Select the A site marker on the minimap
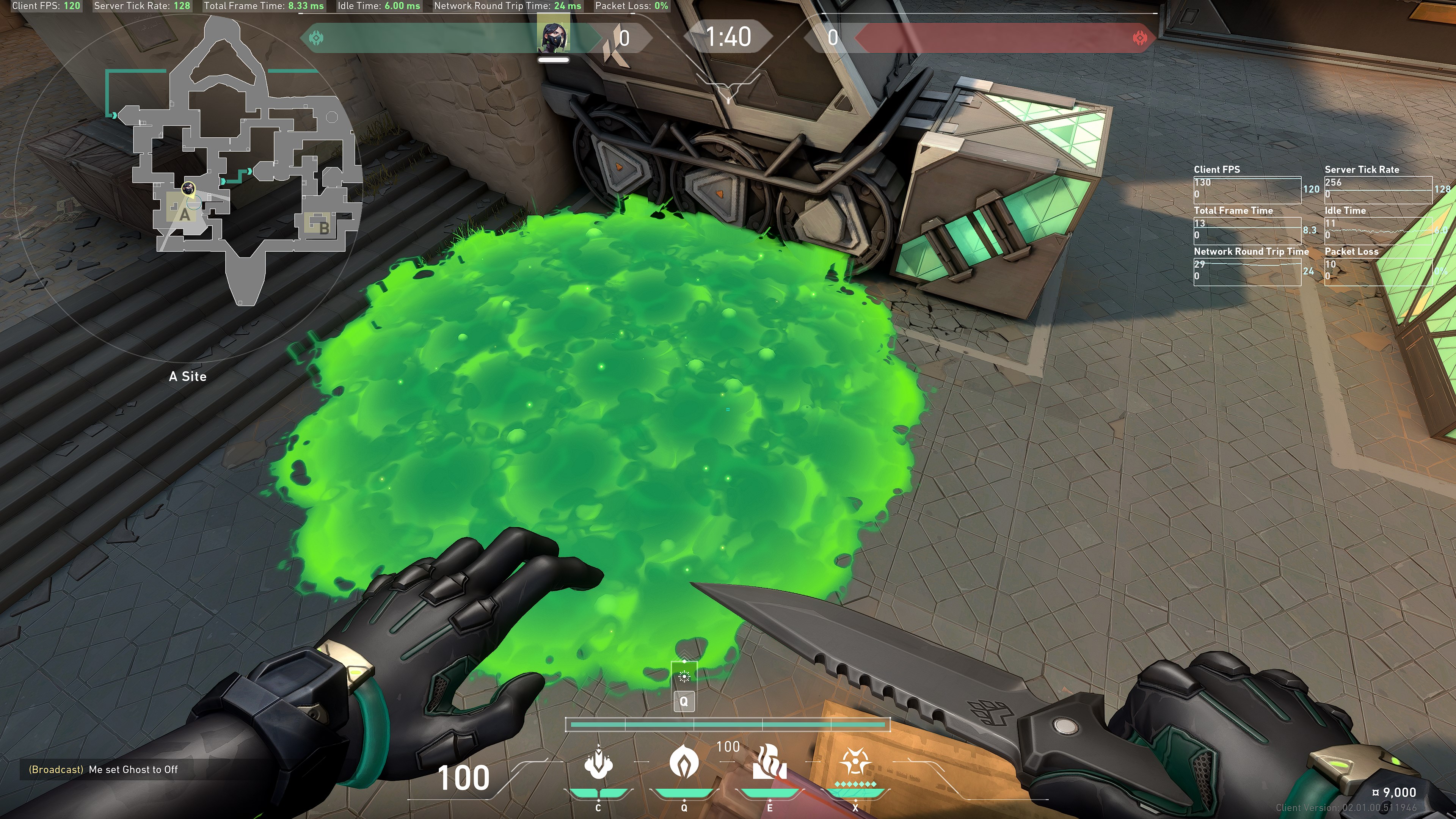This screenshot has height=819, width=1456. (184, 215)
